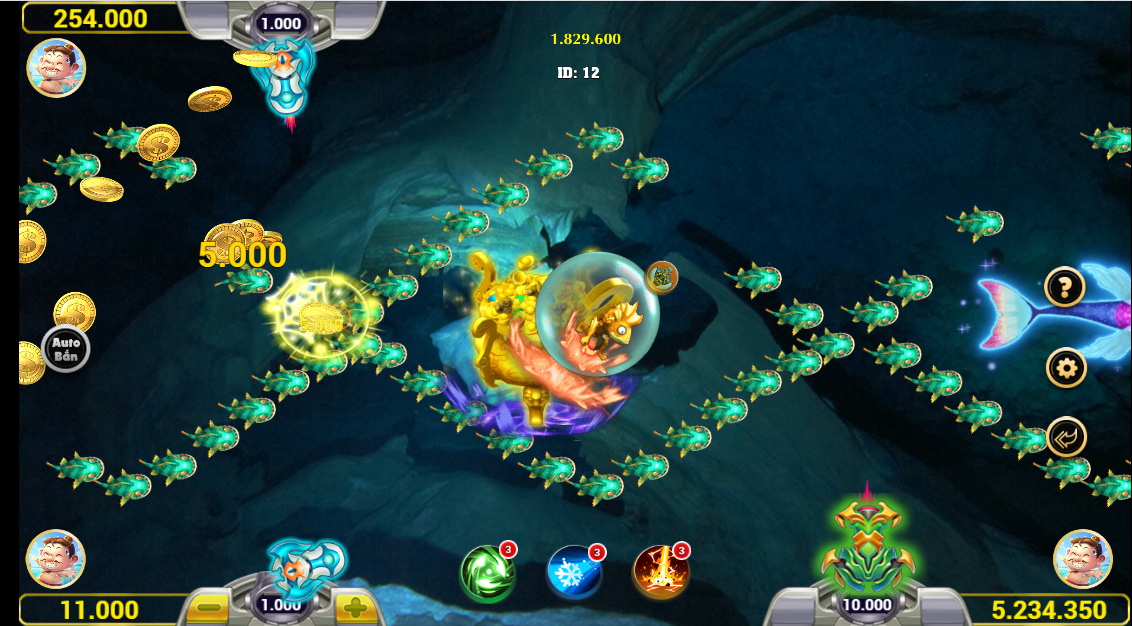Image resolution: width=1132 pixels, height=626 pixels.
Task: Increase the bet with the plus button
Action: [355, 606]
